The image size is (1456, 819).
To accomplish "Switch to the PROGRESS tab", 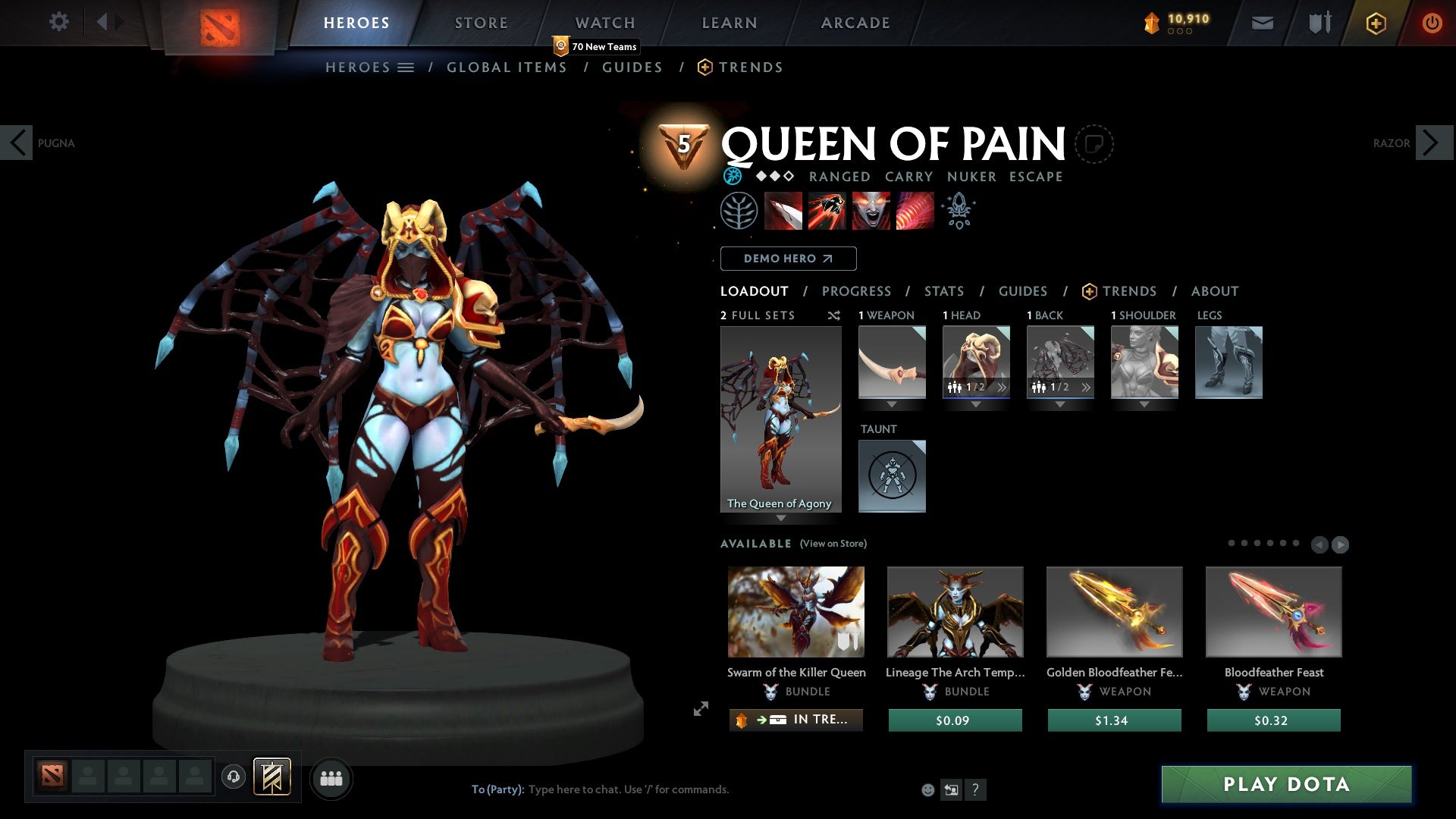I will click(857, 291).
